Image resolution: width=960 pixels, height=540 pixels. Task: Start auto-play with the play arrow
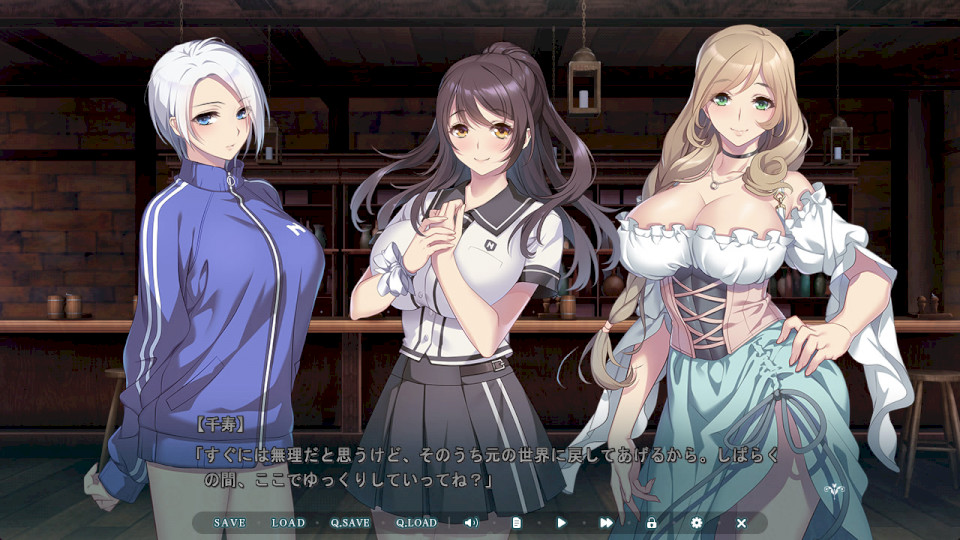[561, 523]
